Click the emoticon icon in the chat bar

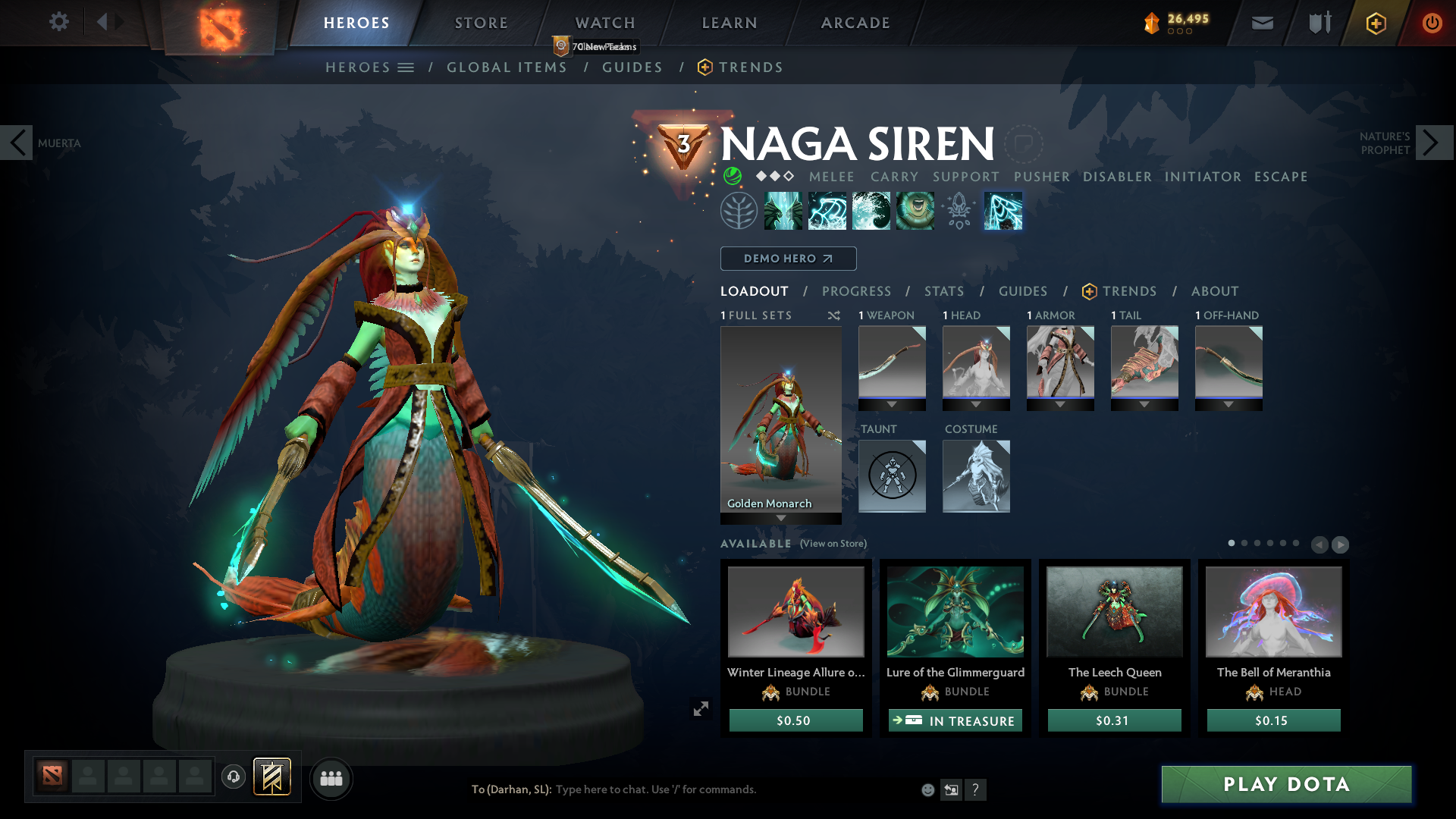click(x=927, y=789)
